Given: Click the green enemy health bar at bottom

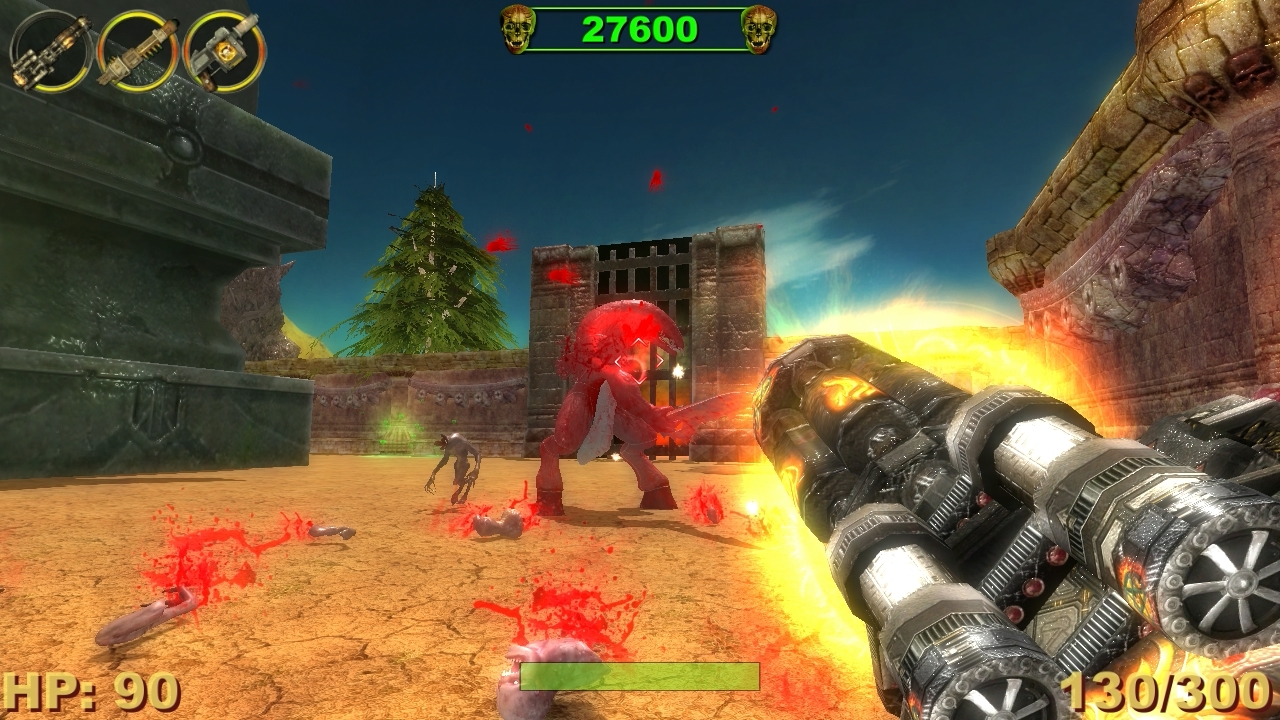Looking at the screenshot, I should point(640,679).
